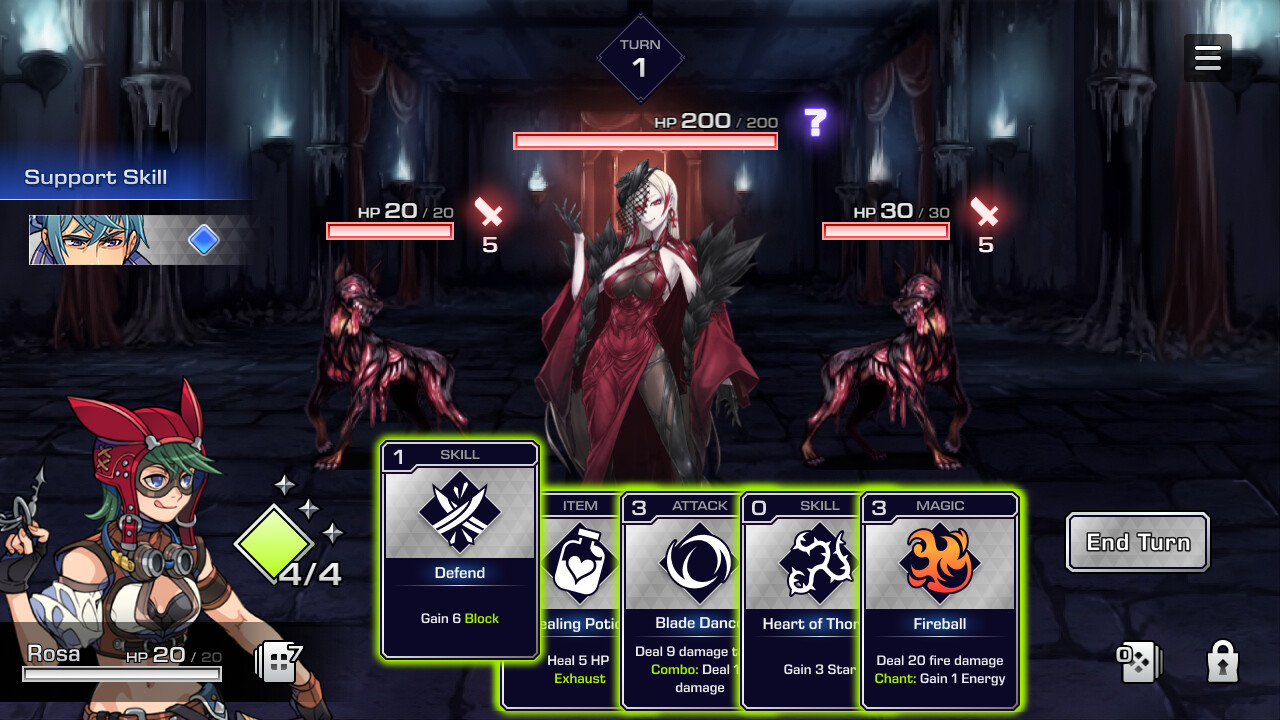The height and width of the screenshot is (720, 1280).
Task: Expand the Blade Dance card description
Action: click(698, 600)
